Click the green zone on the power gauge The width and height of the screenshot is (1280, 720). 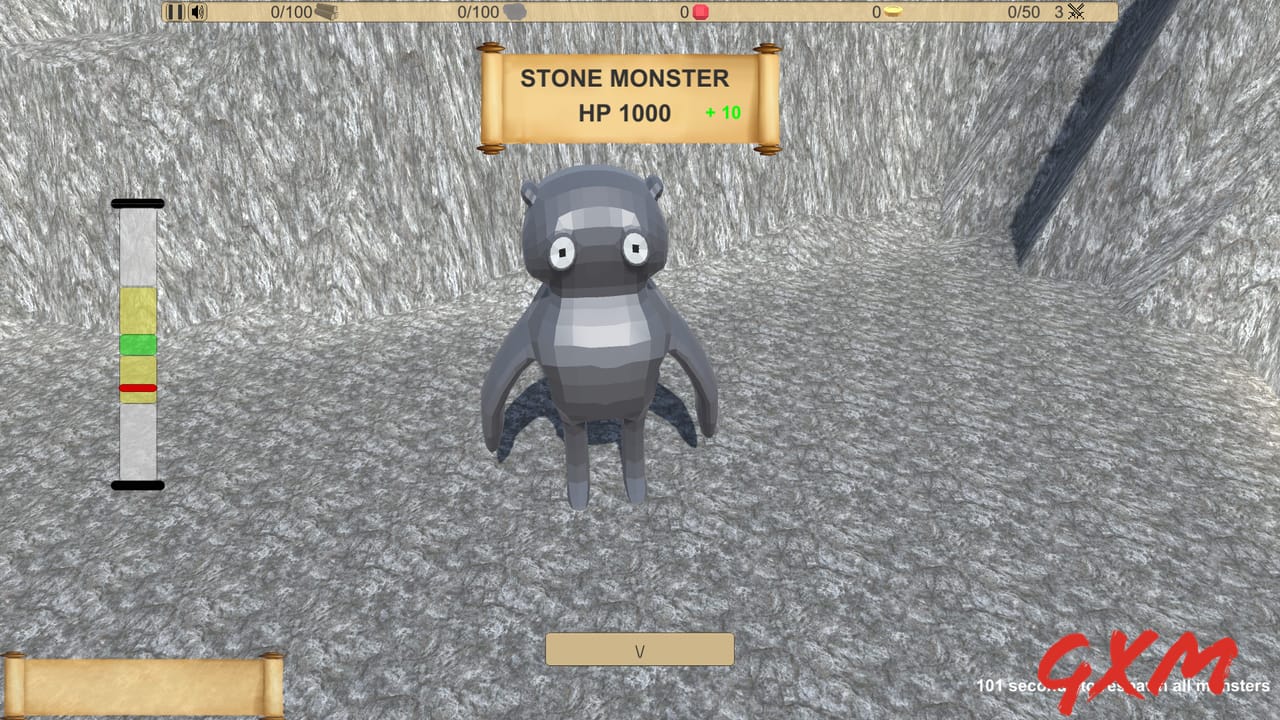137,344
